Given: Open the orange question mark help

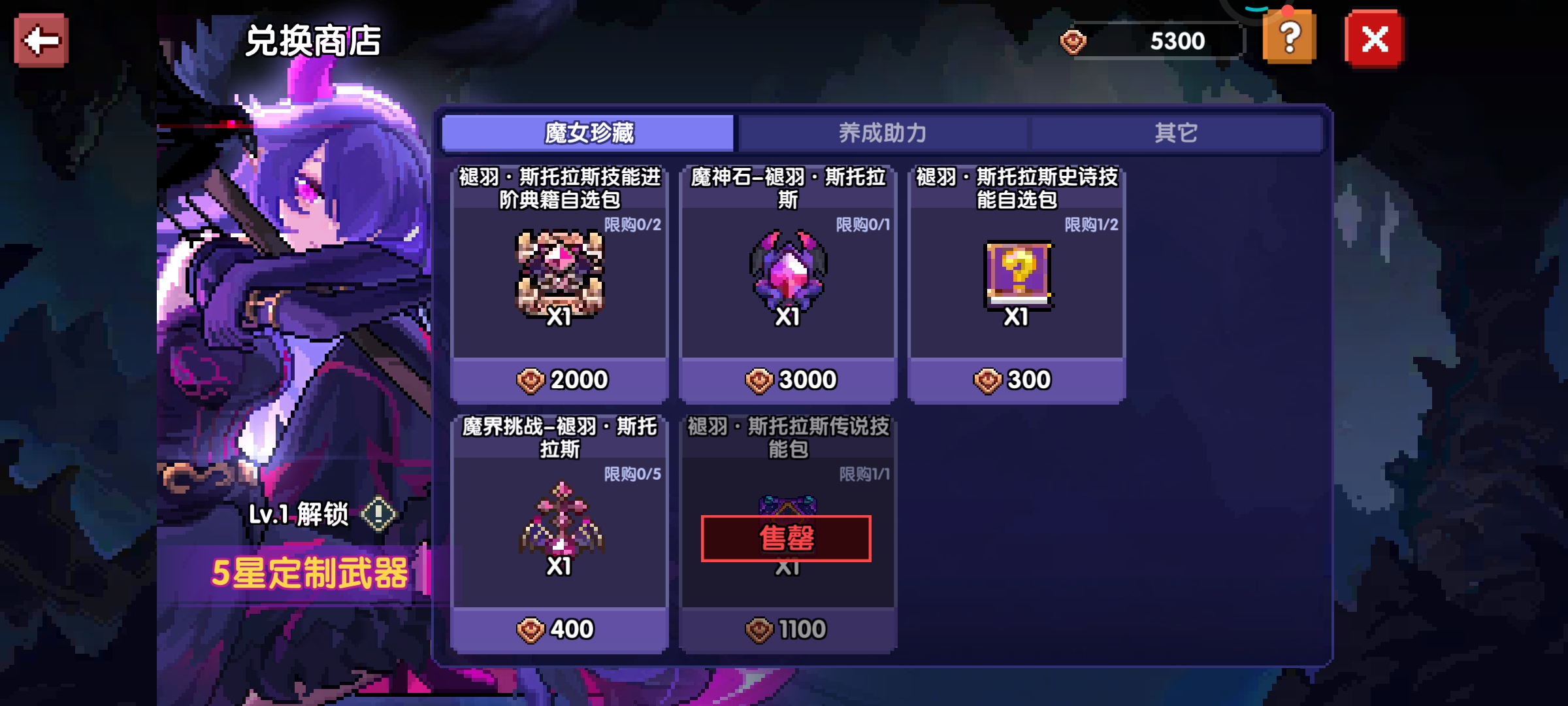Looking at the screenshot, I should tap(1289, 38).
